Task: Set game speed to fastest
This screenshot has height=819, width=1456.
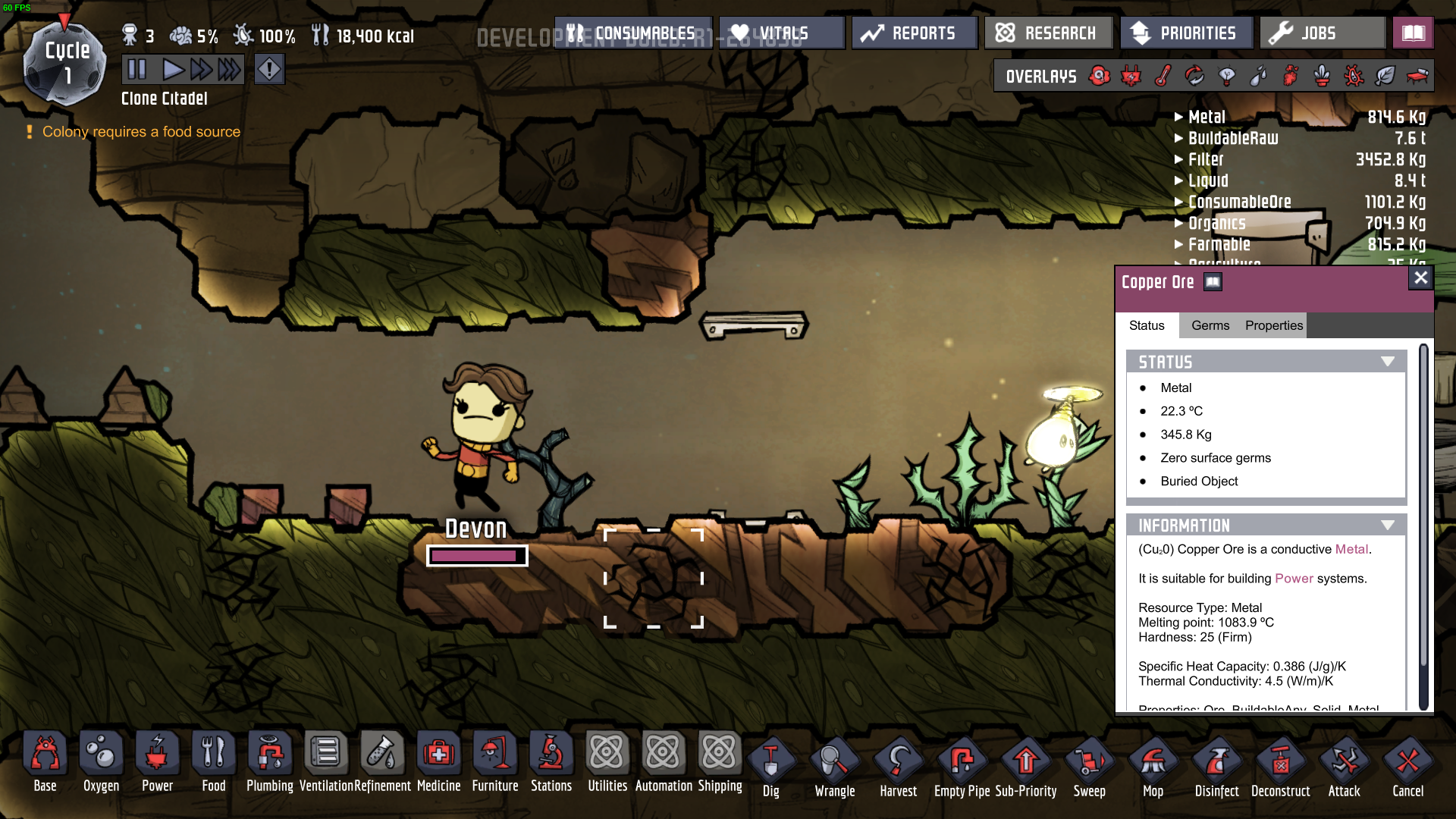Action: click(x=229, y=70)
